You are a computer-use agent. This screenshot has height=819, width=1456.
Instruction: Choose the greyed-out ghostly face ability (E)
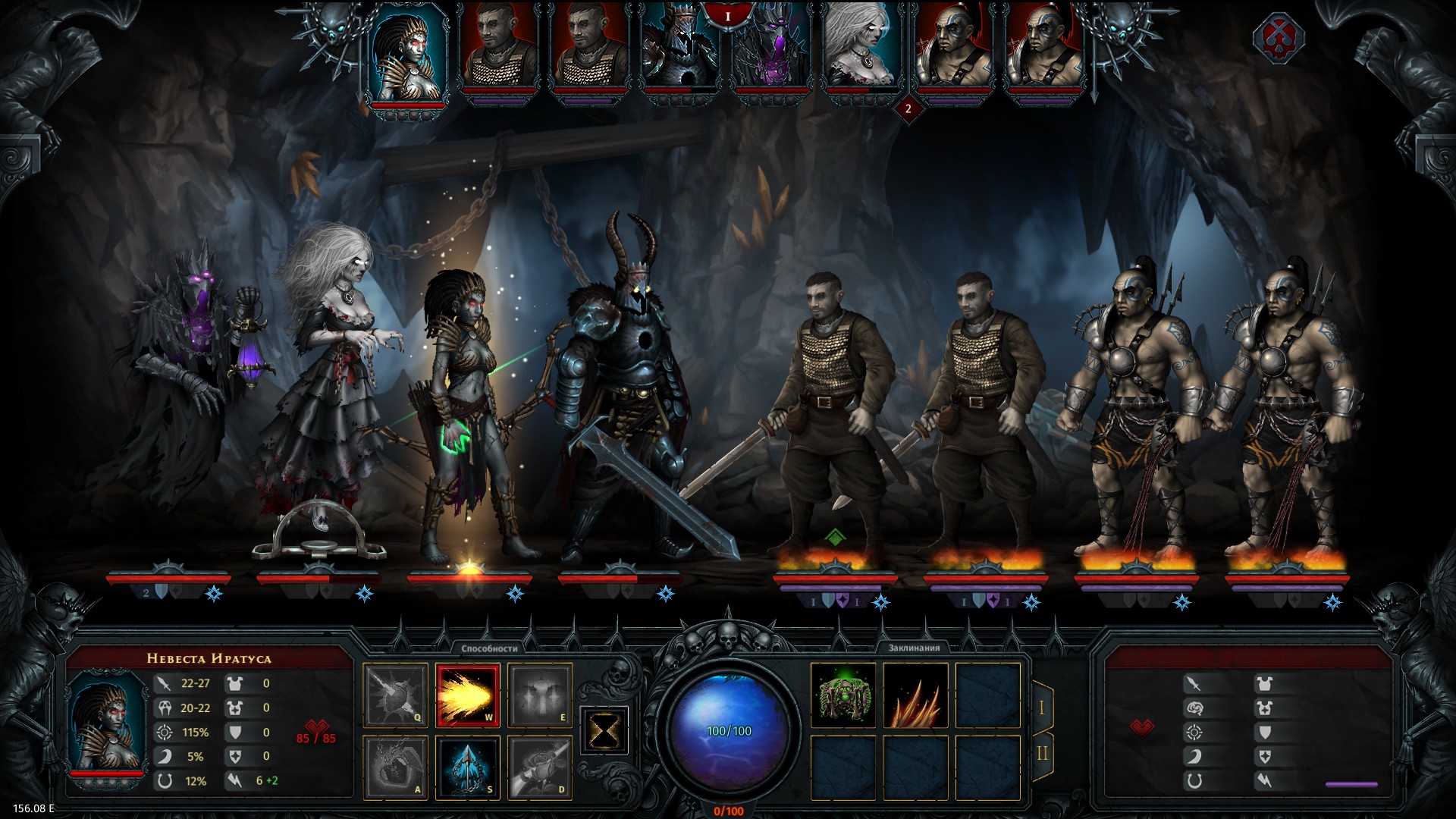(539, 695)
